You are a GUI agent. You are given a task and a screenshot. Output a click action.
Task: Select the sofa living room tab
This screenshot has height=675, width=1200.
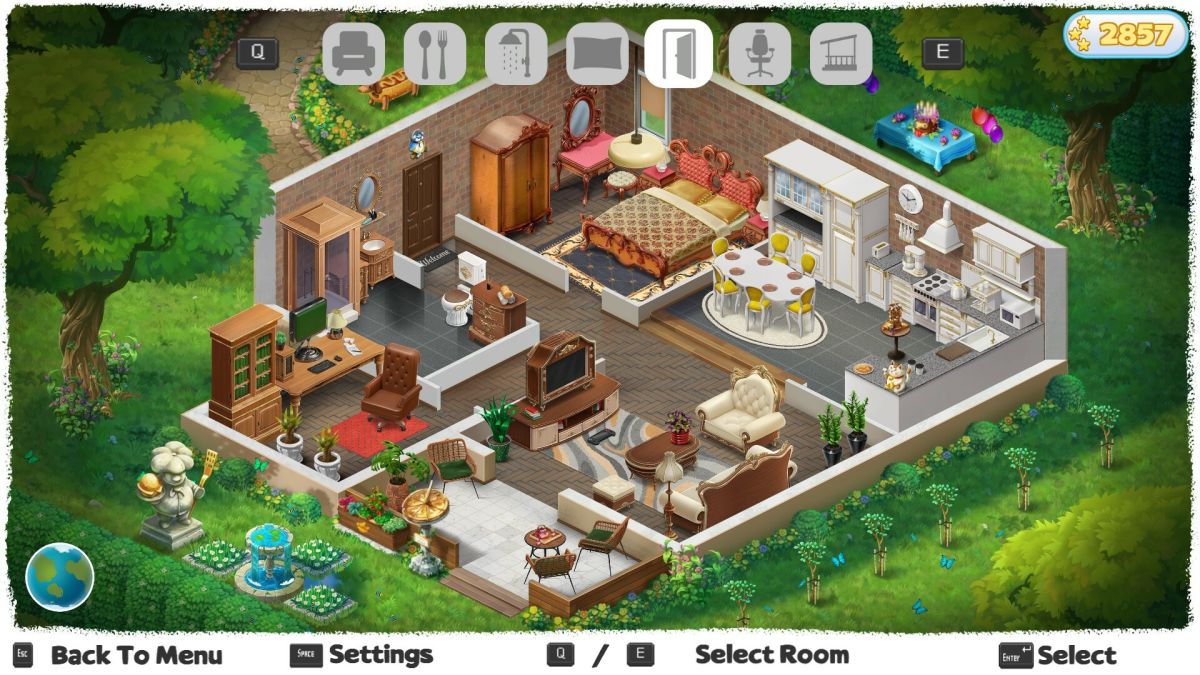353,54
